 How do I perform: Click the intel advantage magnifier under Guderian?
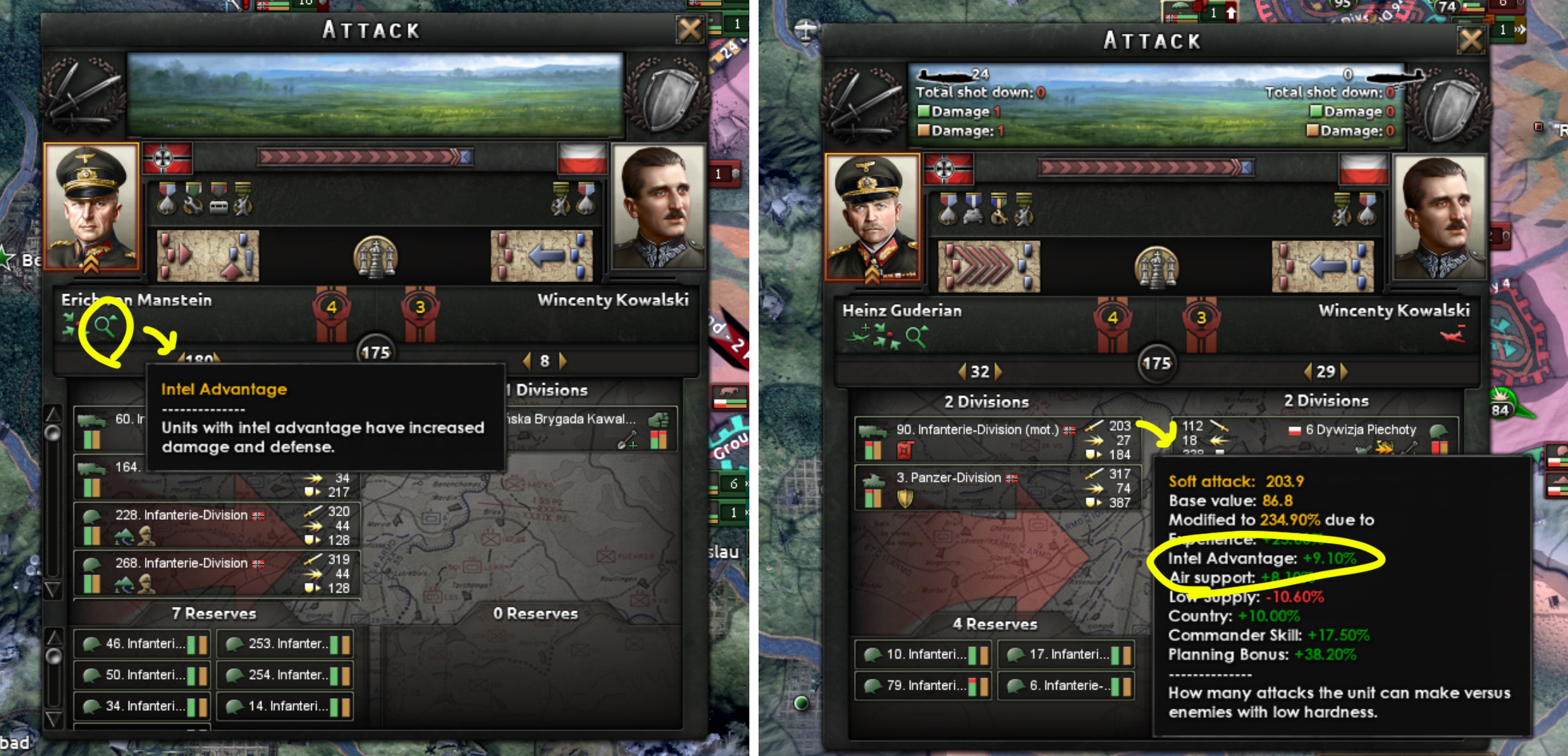916,337
